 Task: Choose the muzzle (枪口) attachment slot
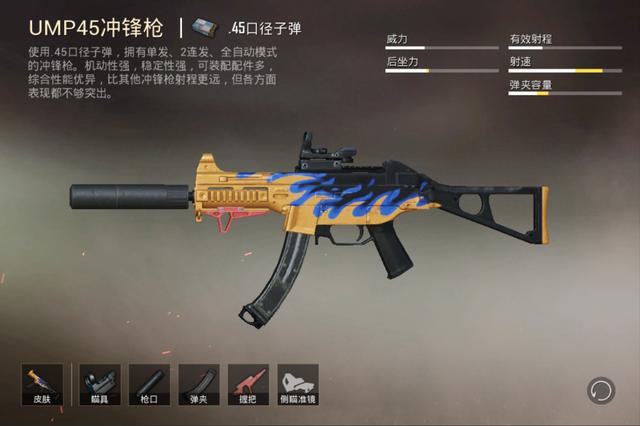click(149, 384)
